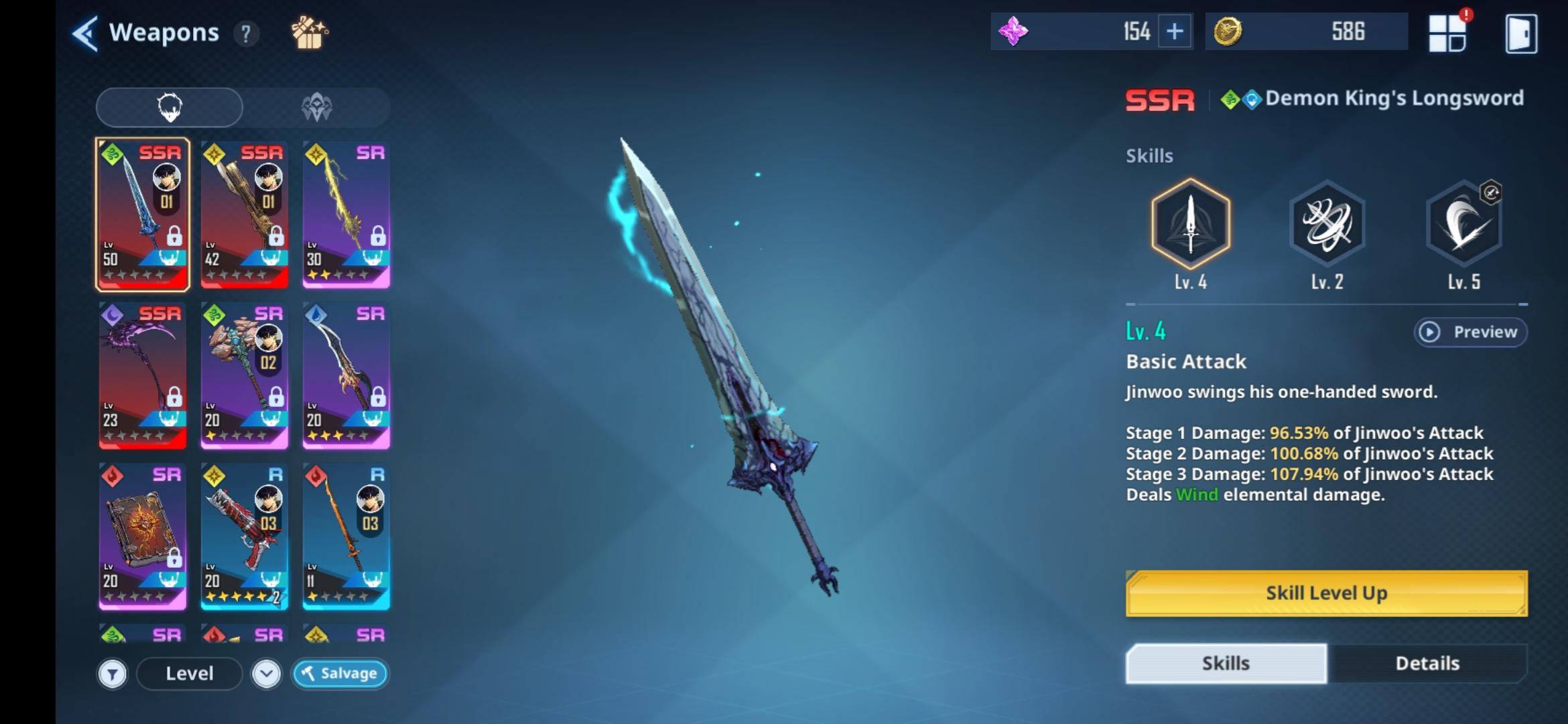Select the level 50 SSR longsword card

coord(143,215)
